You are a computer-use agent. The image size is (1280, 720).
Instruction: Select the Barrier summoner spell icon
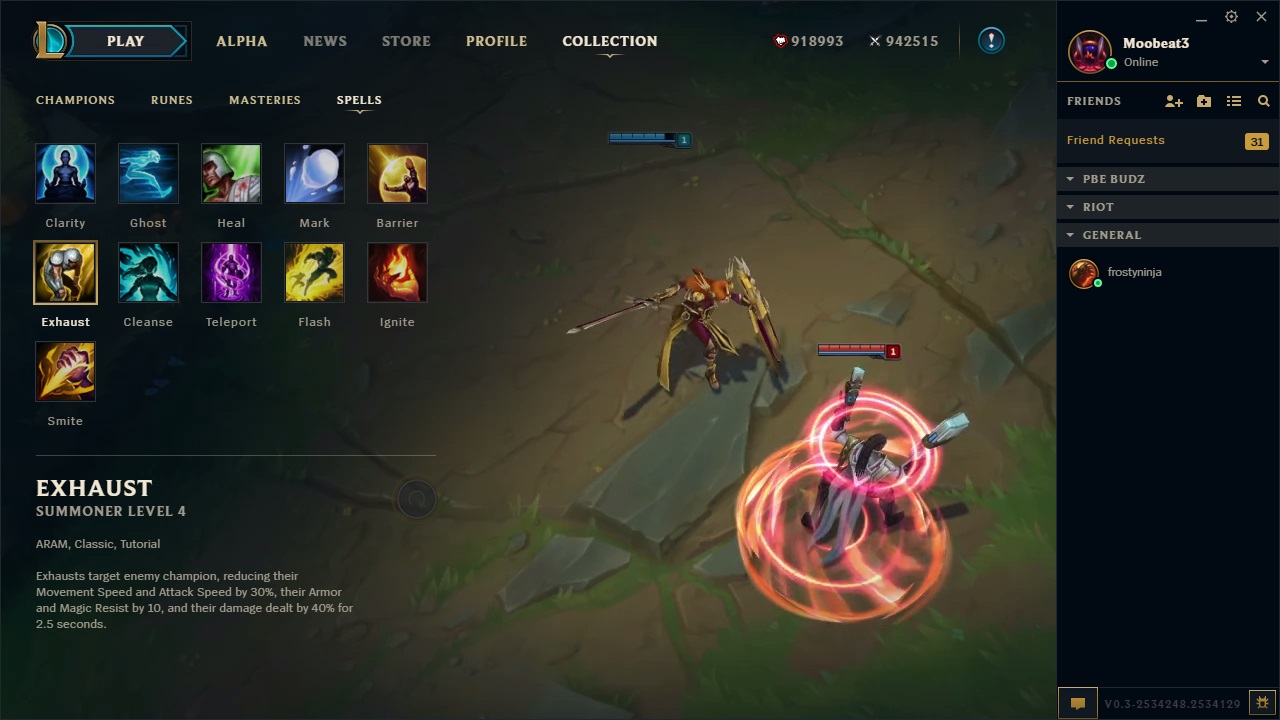pos(397,173)
